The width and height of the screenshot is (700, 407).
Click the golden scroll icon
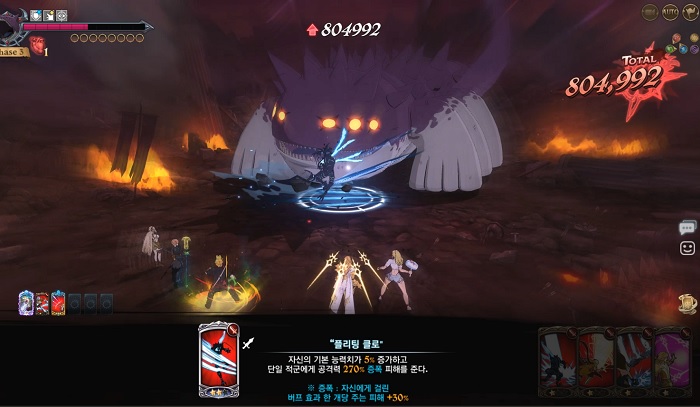(687, 302)
